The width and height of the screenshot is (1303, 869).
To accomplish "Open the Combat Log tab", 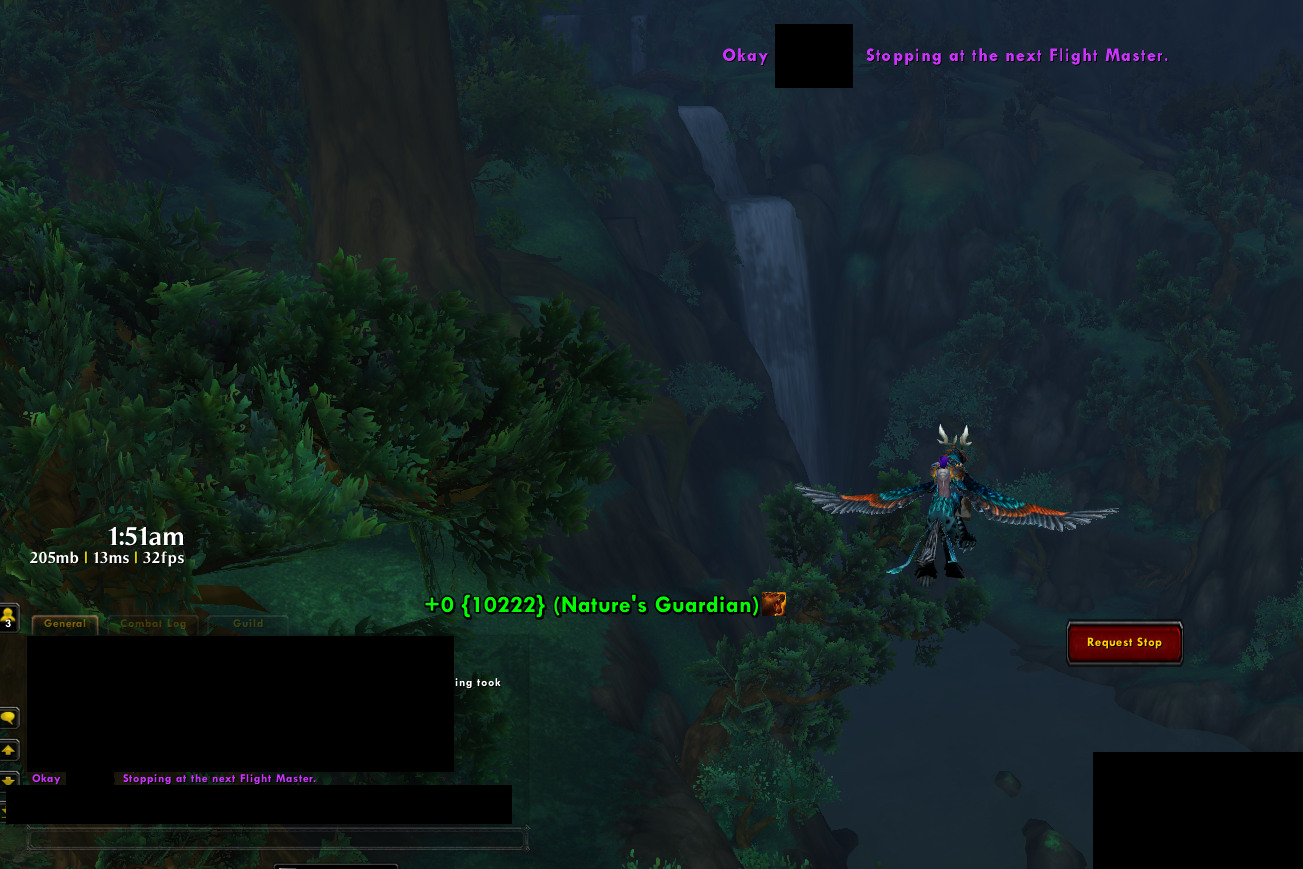I will click(x=152, y=623).
